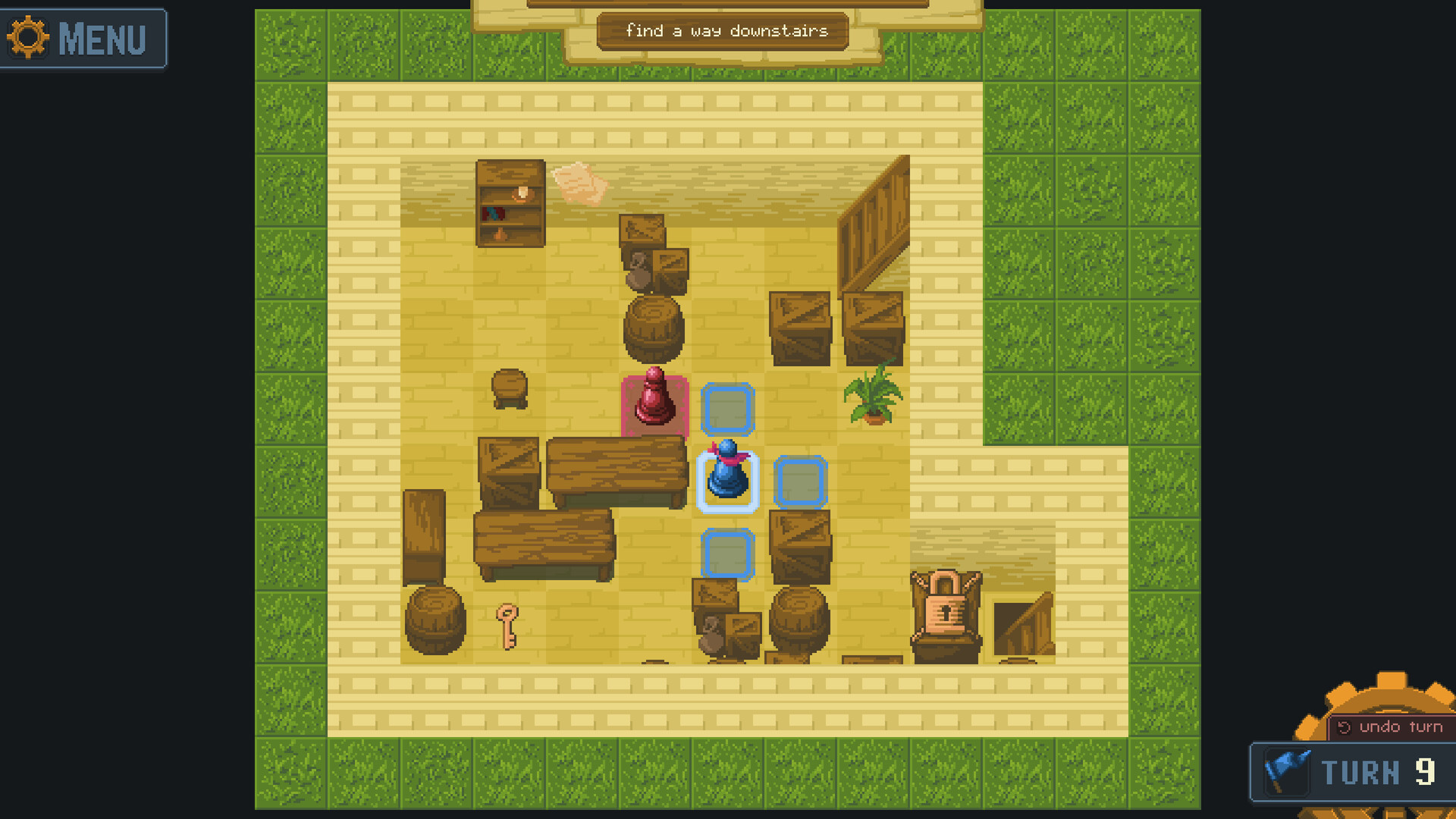
Task: Click the paper note near the bookshelf
Action: pos(580,182)
